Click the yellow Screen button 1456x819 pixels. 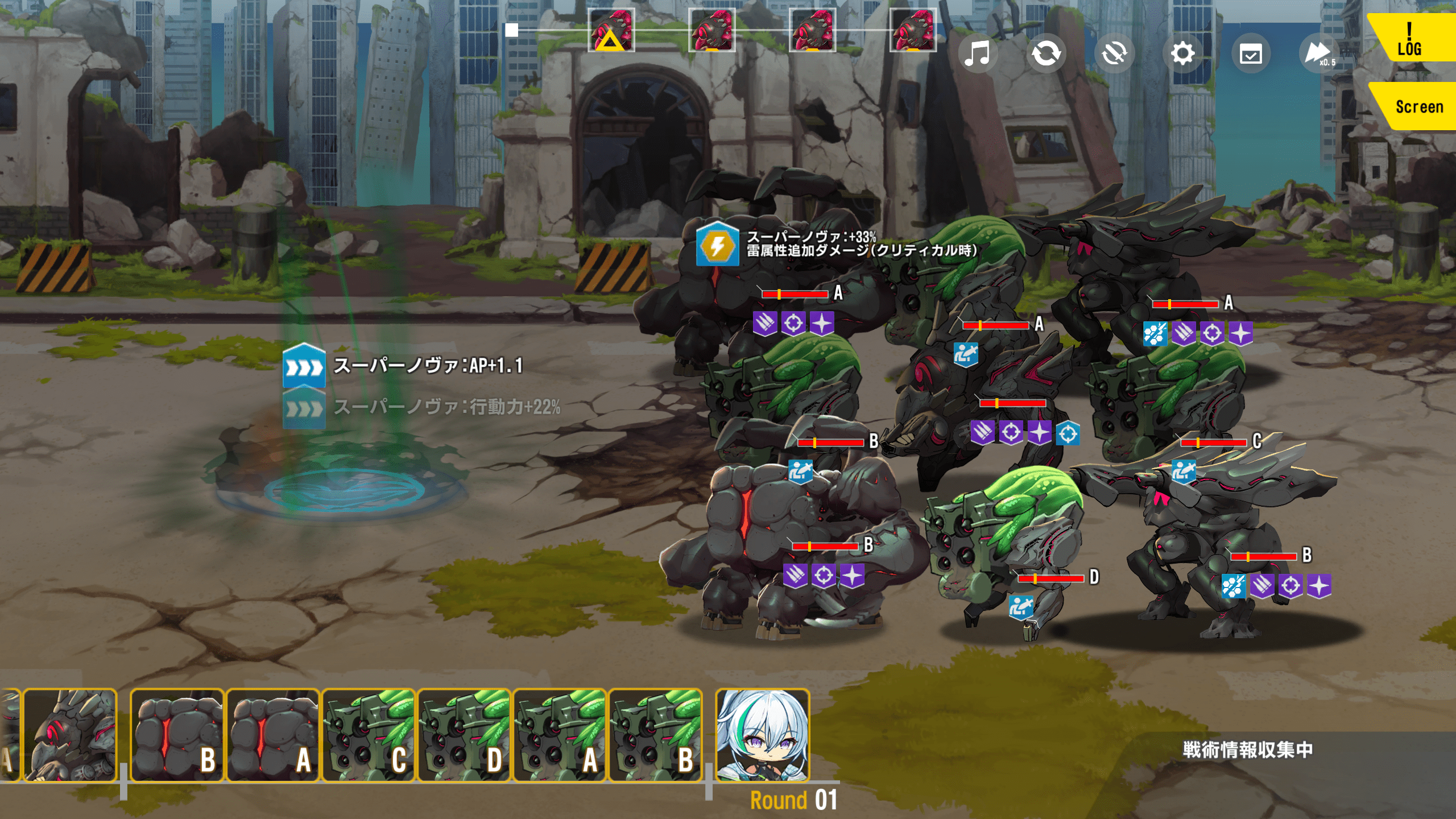pyautogui.click(x=1416, y=106)
